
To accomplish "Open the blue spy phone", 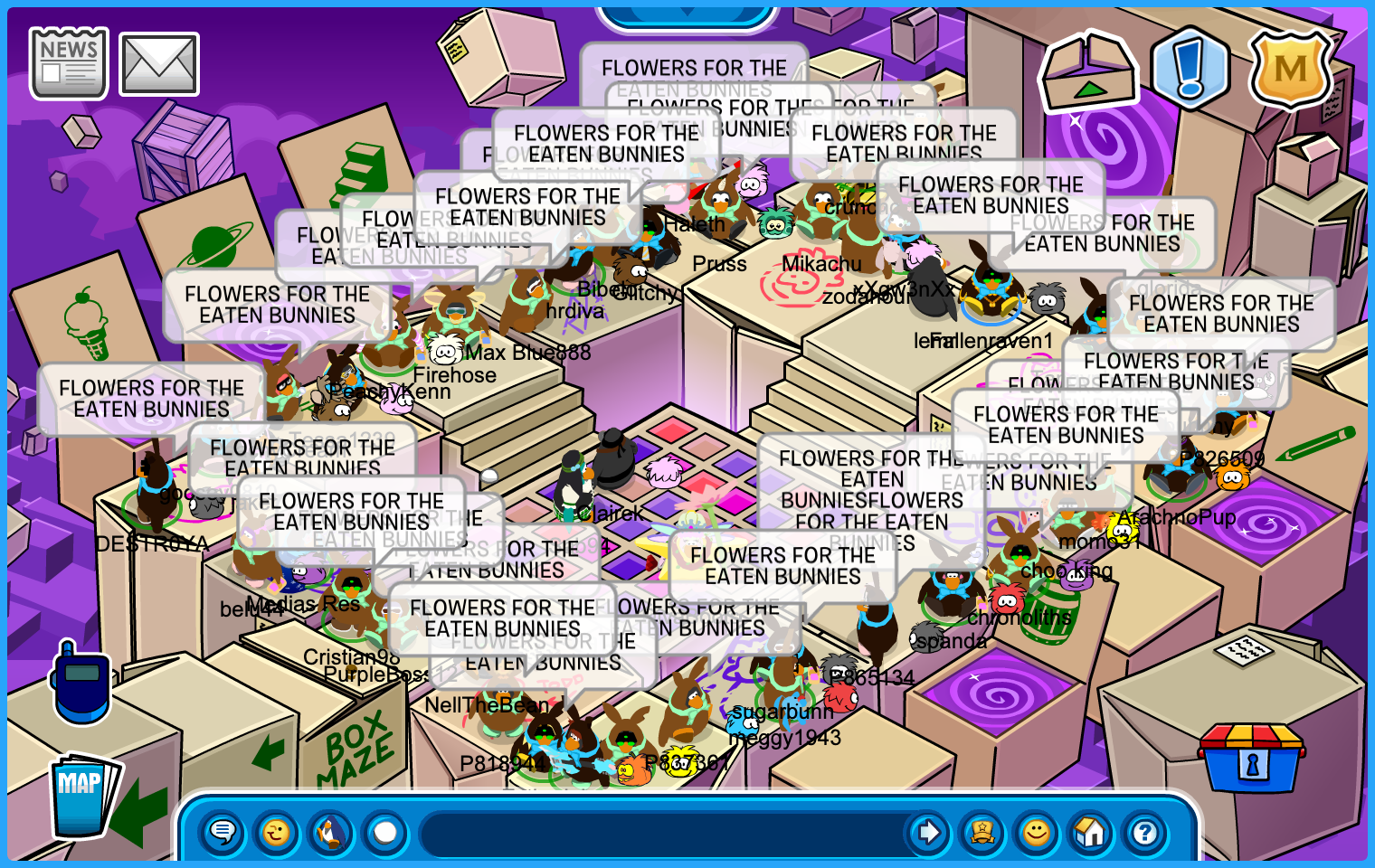I will (81, 683).
